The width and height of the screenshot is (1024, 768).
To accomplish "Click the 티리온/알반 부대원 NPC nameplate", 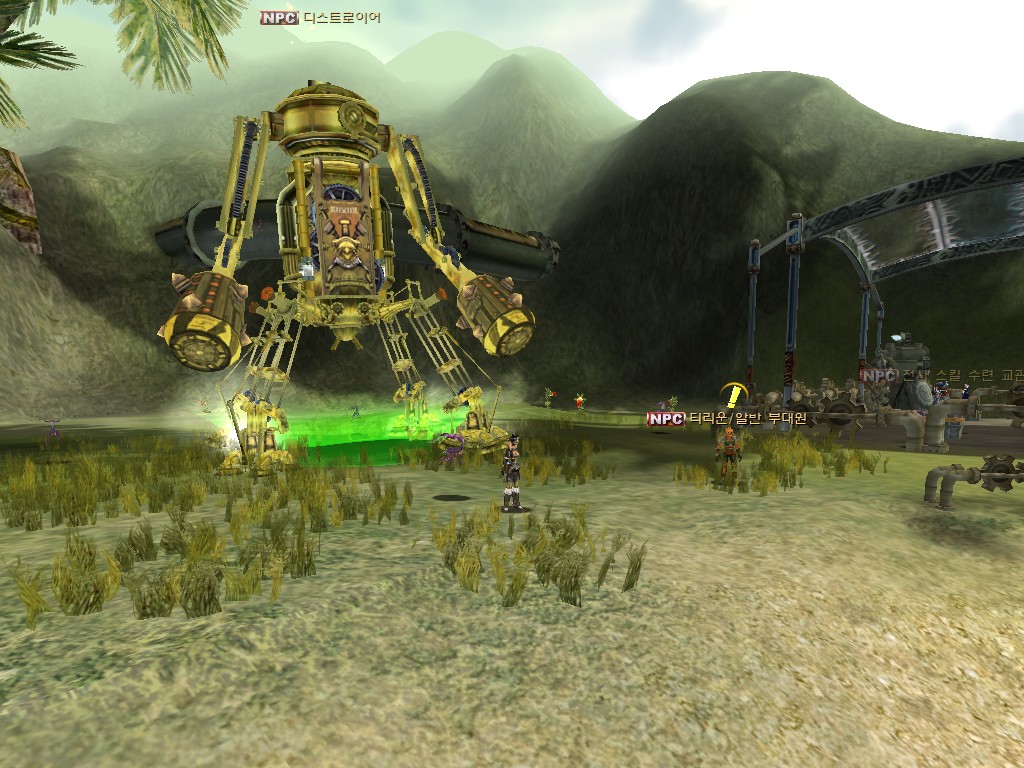I will pyautogui.click(x=727, y=419).
